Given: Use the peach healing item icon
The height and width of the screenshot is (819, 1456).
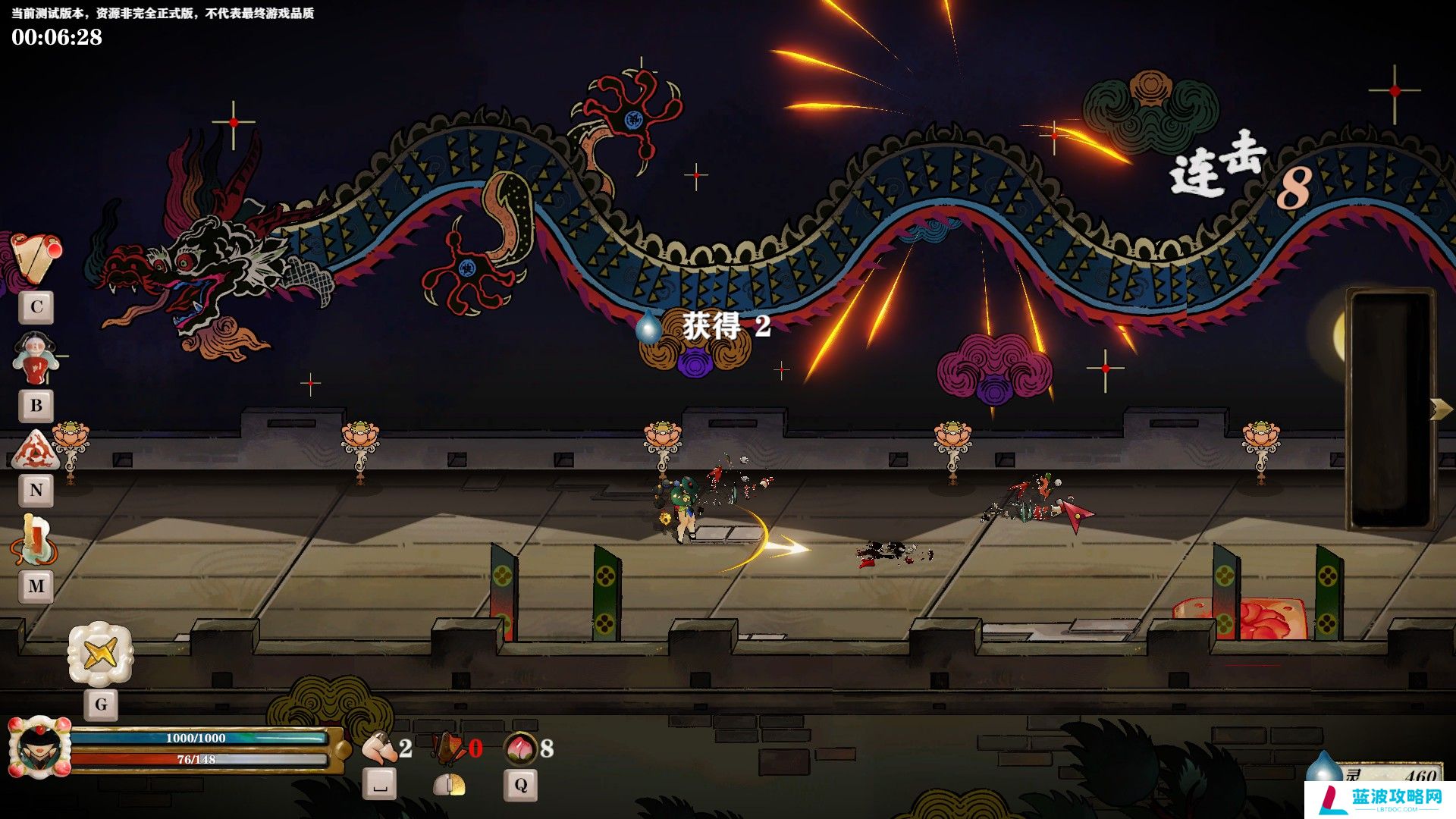Looking at the screenshot, I should pos(519,748).
